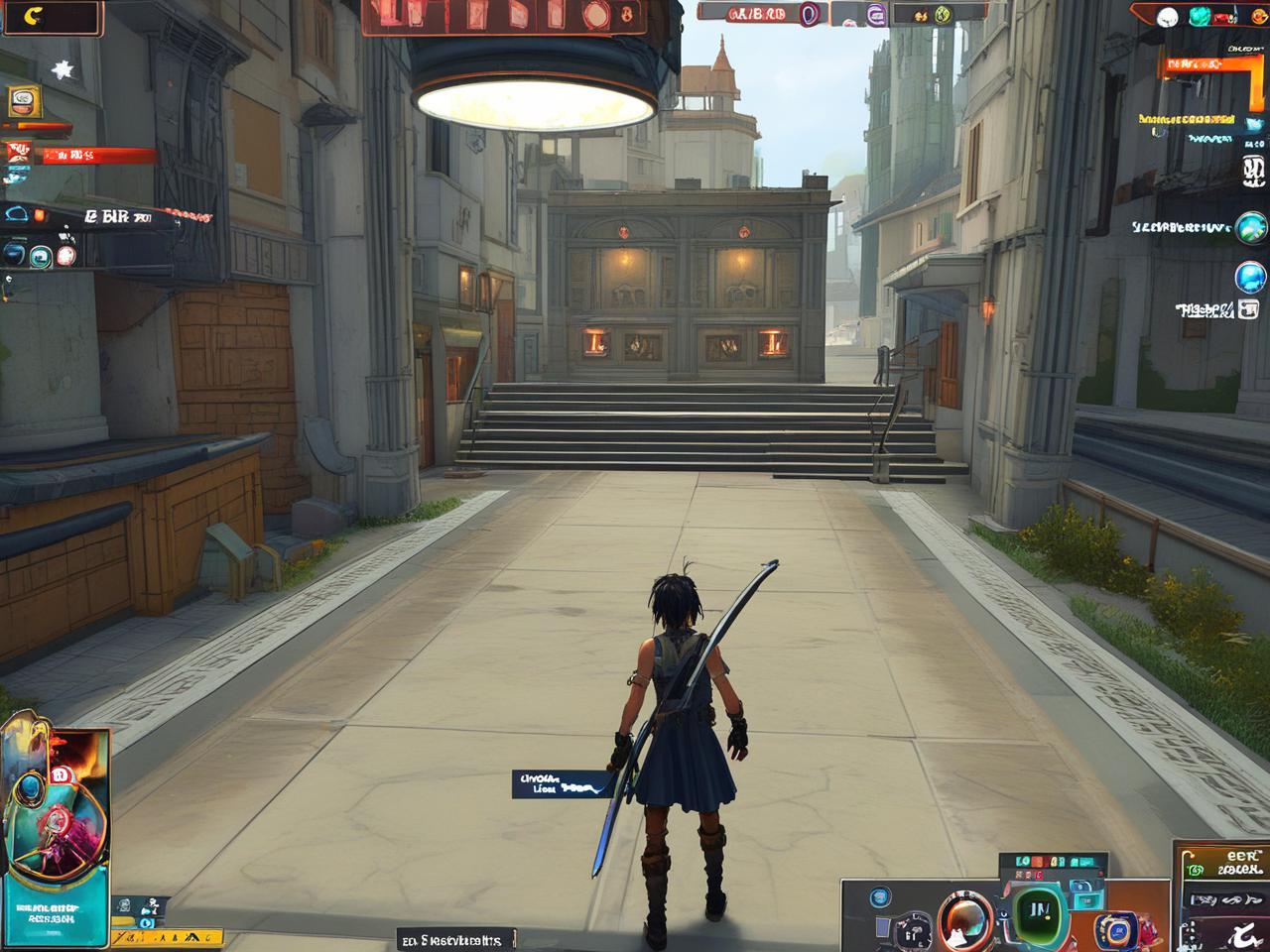Open the bottom-right corner menu panel
This screenshot has height=952, width=1270.
tap(1220, 897)
